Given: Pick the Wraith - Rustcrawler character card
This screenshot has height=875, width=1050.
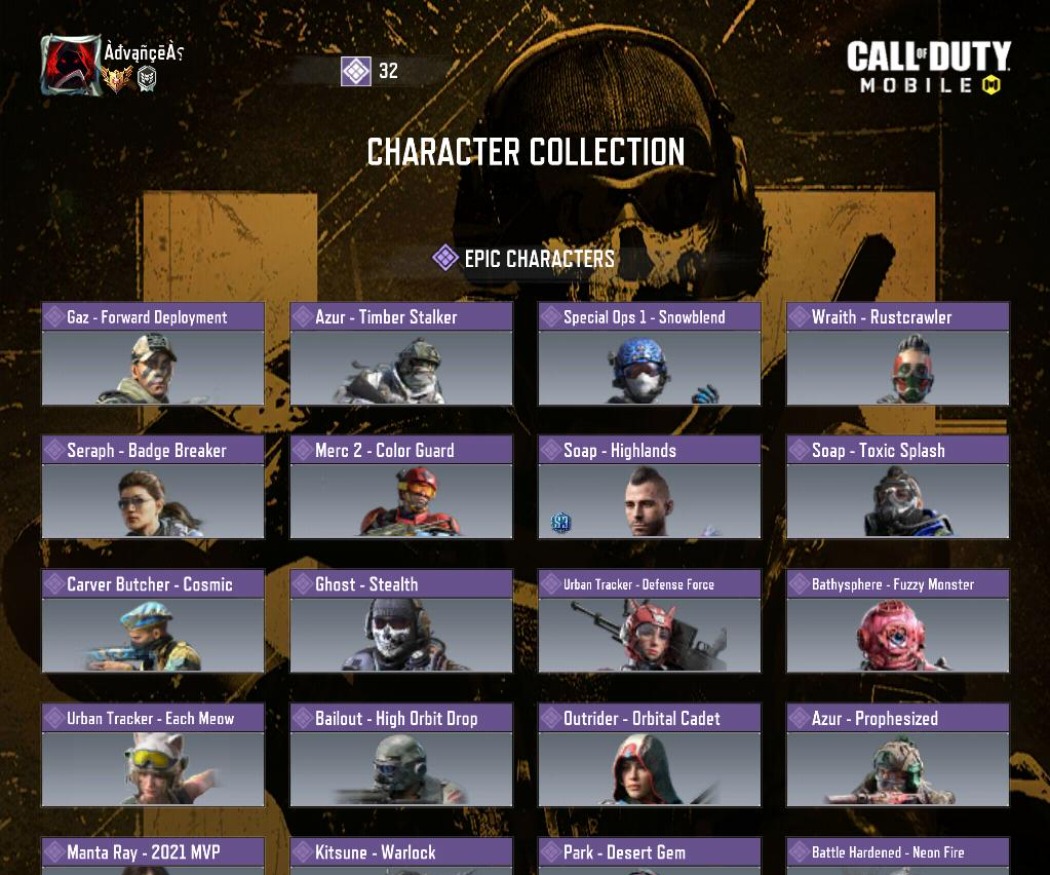Looking at the screenshot, I should coord(897,354).
